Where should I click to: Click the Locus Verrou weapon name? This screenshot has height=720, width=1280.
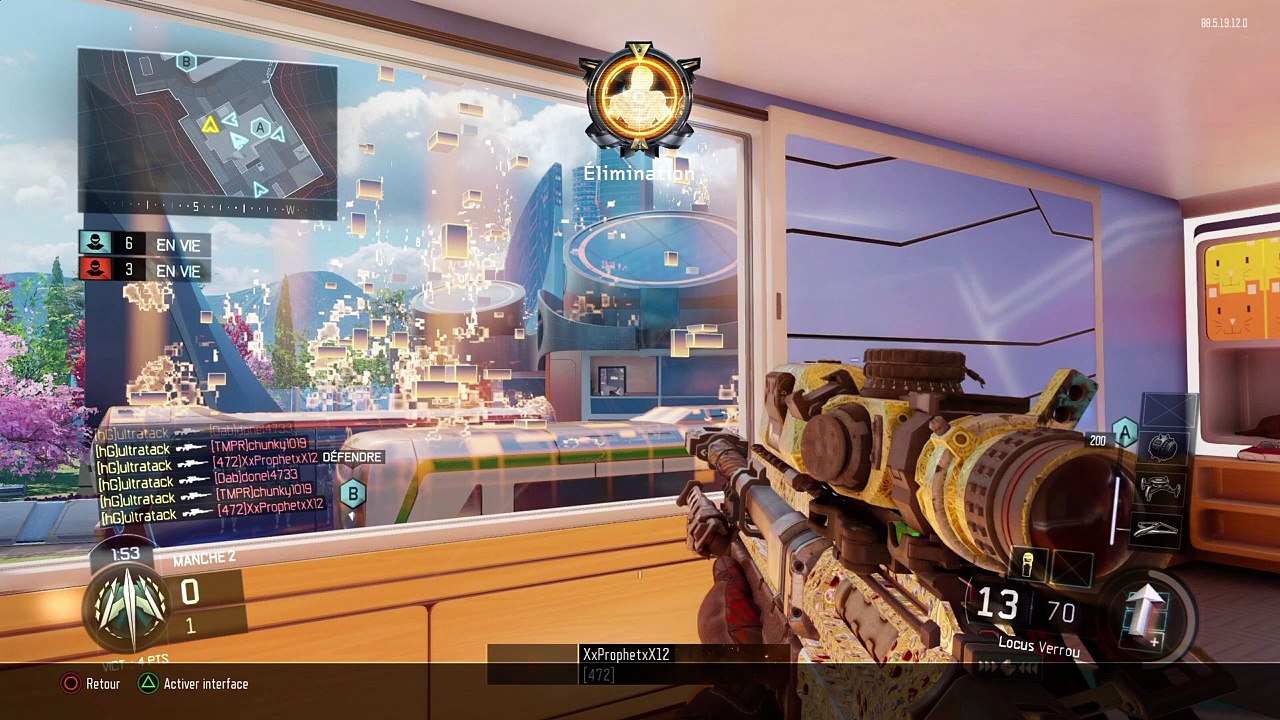point(1039,647)
